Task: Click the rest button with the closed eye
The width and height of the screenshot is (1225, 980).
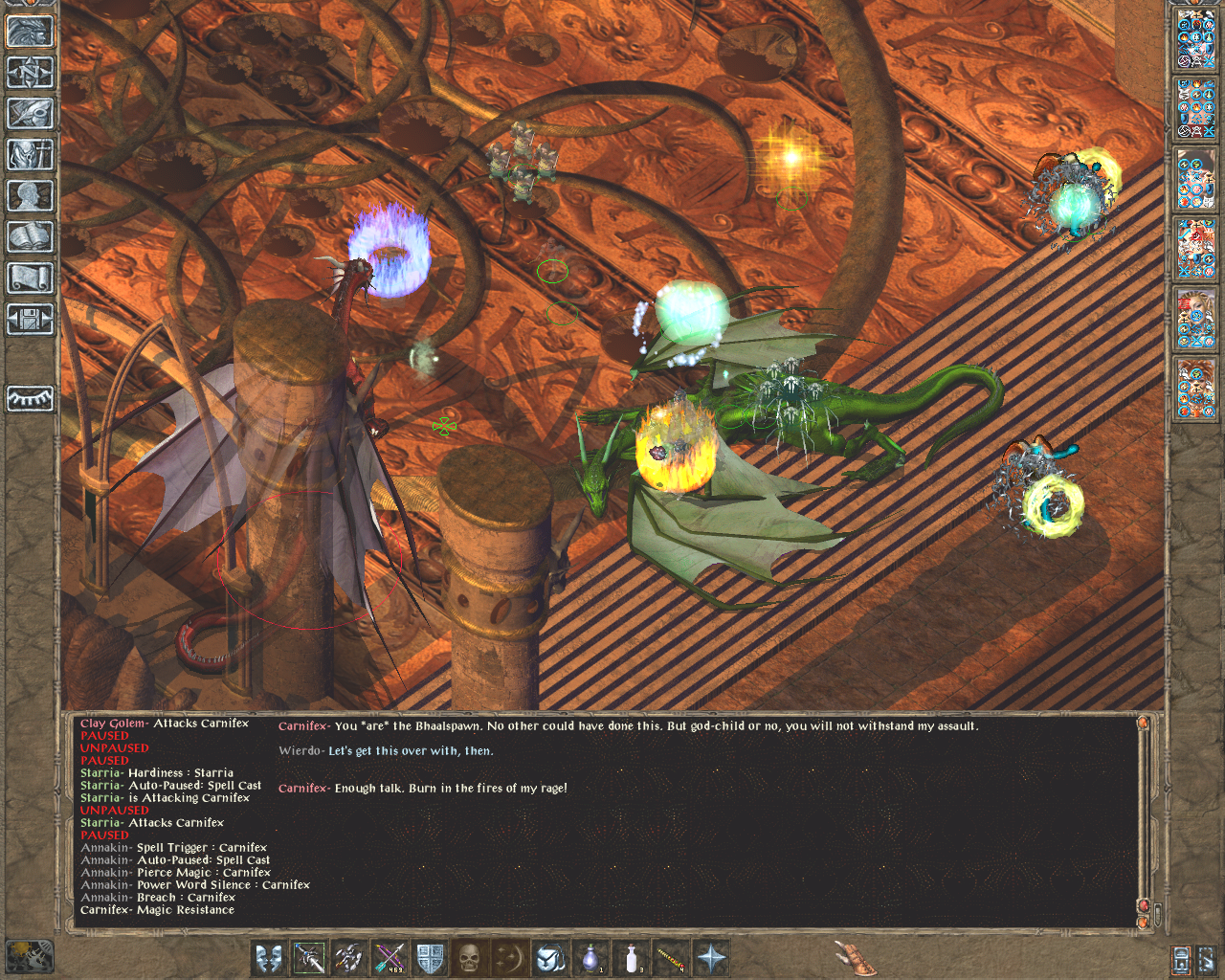Action: (30, 397)
